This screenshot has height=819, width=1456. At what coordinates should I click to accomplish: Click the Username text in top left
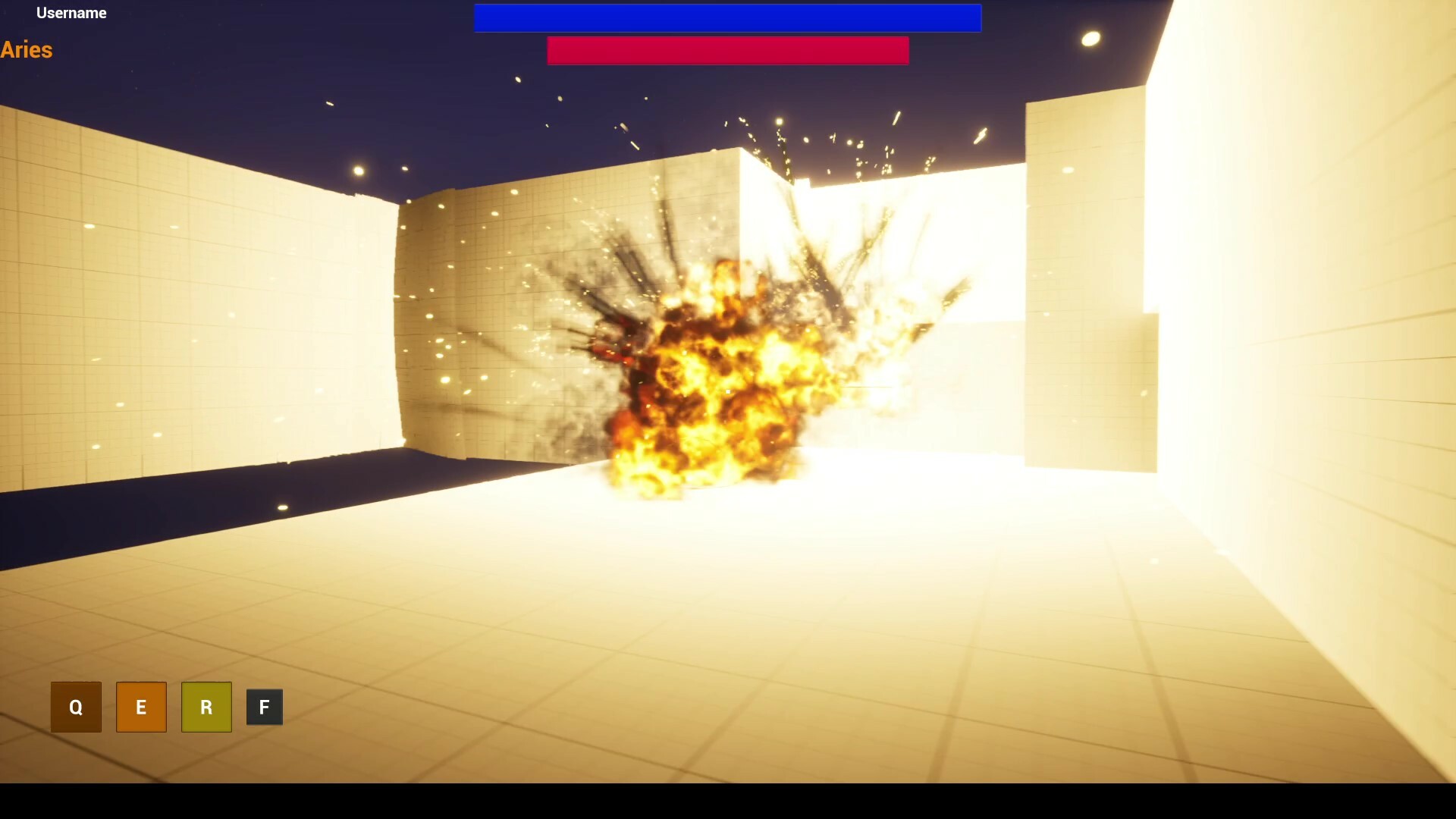point(72,13)
